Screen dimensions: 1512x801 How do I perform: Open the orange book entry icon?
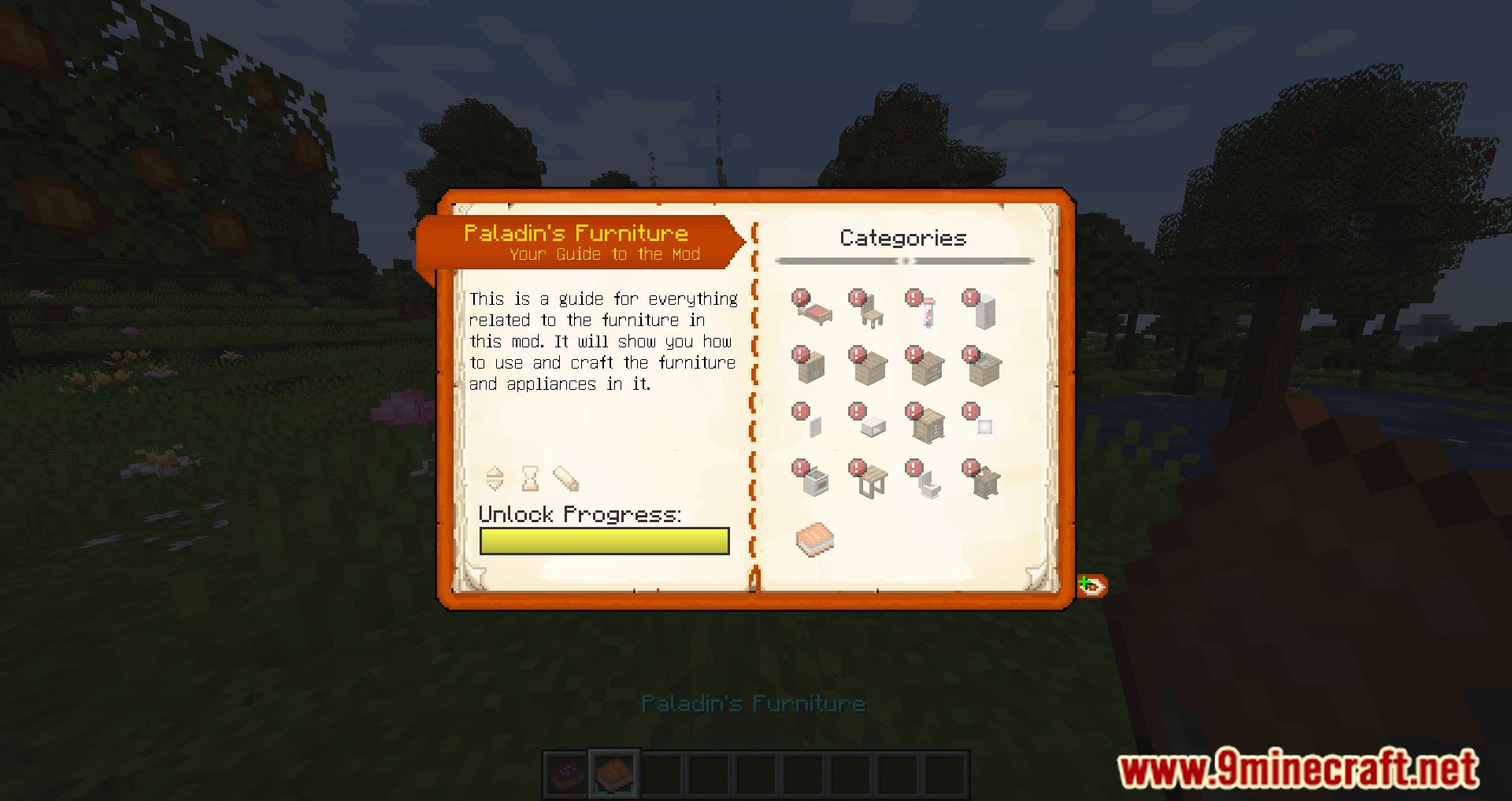coord(814,540)
